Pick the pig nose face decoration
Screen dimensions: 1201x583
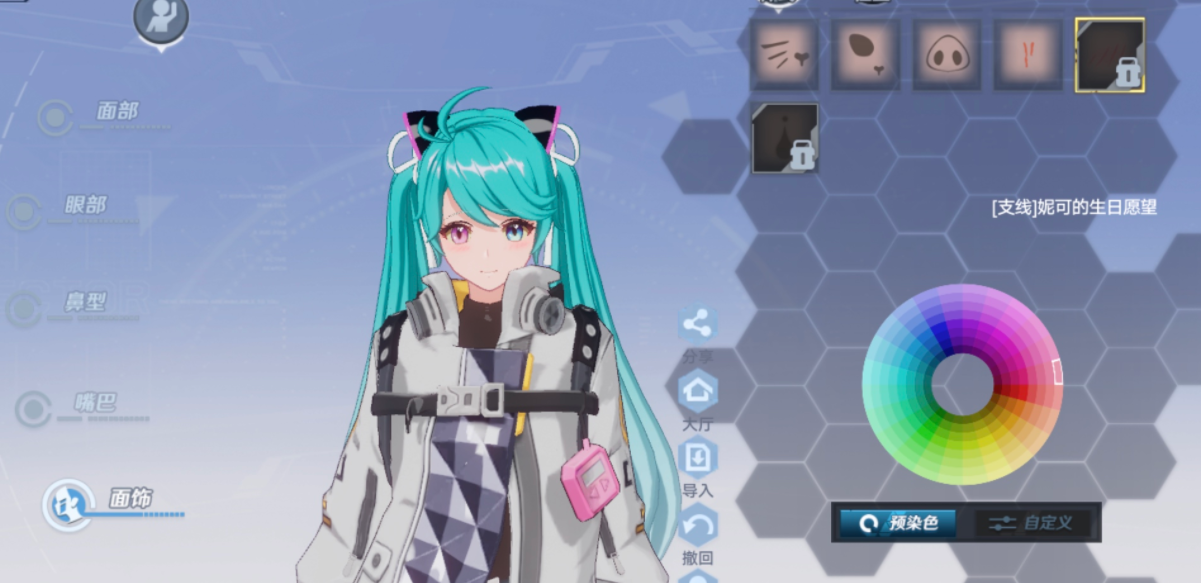point(946,55)
